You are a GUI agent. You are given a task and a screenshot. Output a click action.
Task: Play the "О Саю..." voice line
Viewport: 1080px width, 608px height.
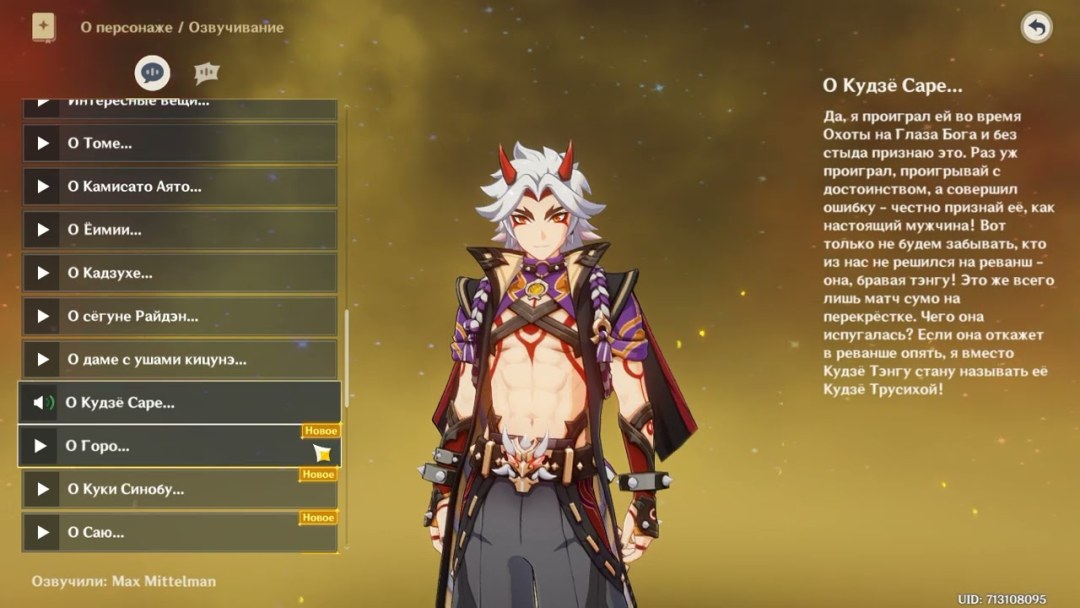[180, 532]
